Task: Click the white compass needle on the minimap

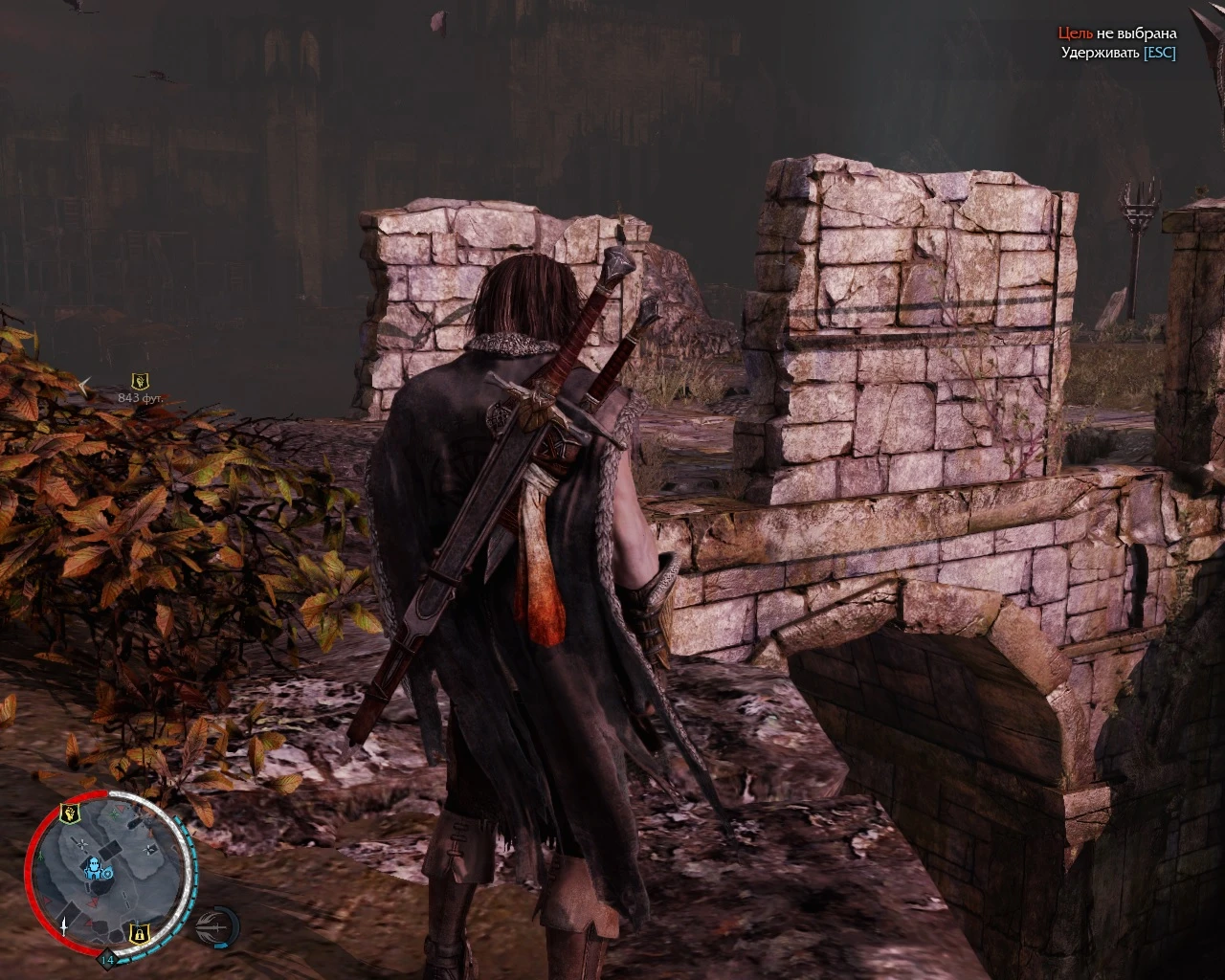Action: 63,927
